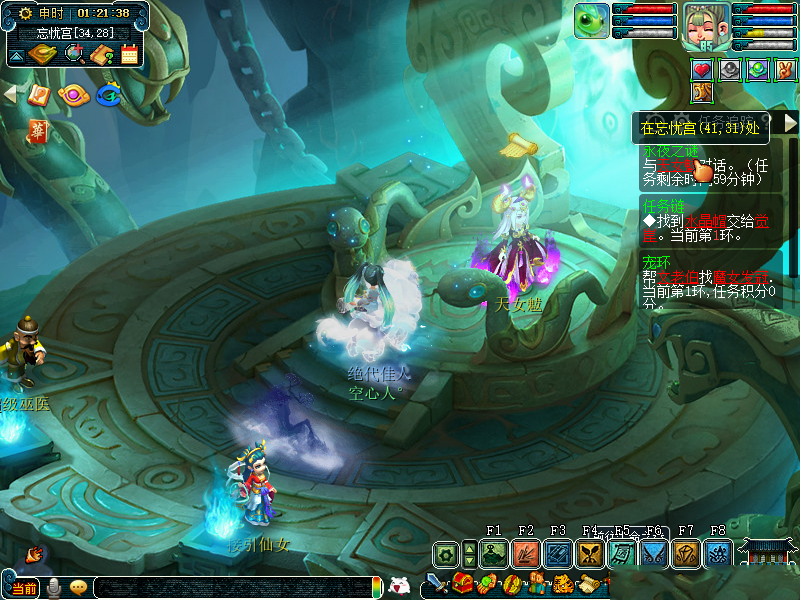Open the guide book with question mark

pyautogui.click(x=101, y=54)
